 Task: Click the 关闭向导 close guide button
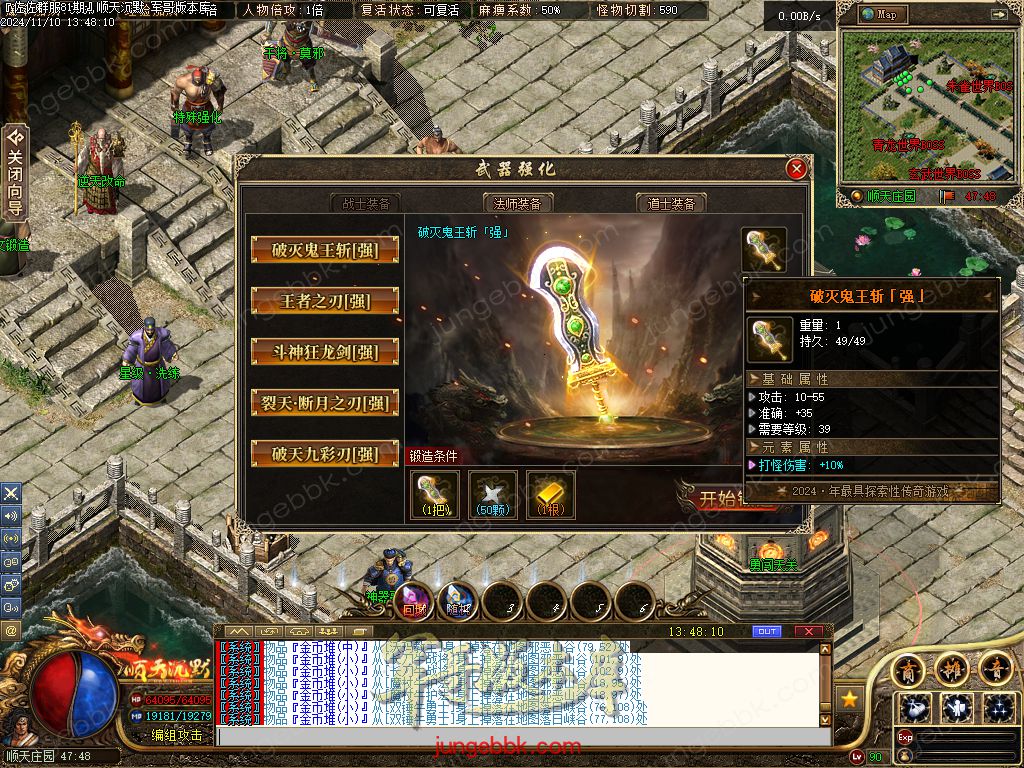(15, 172)
